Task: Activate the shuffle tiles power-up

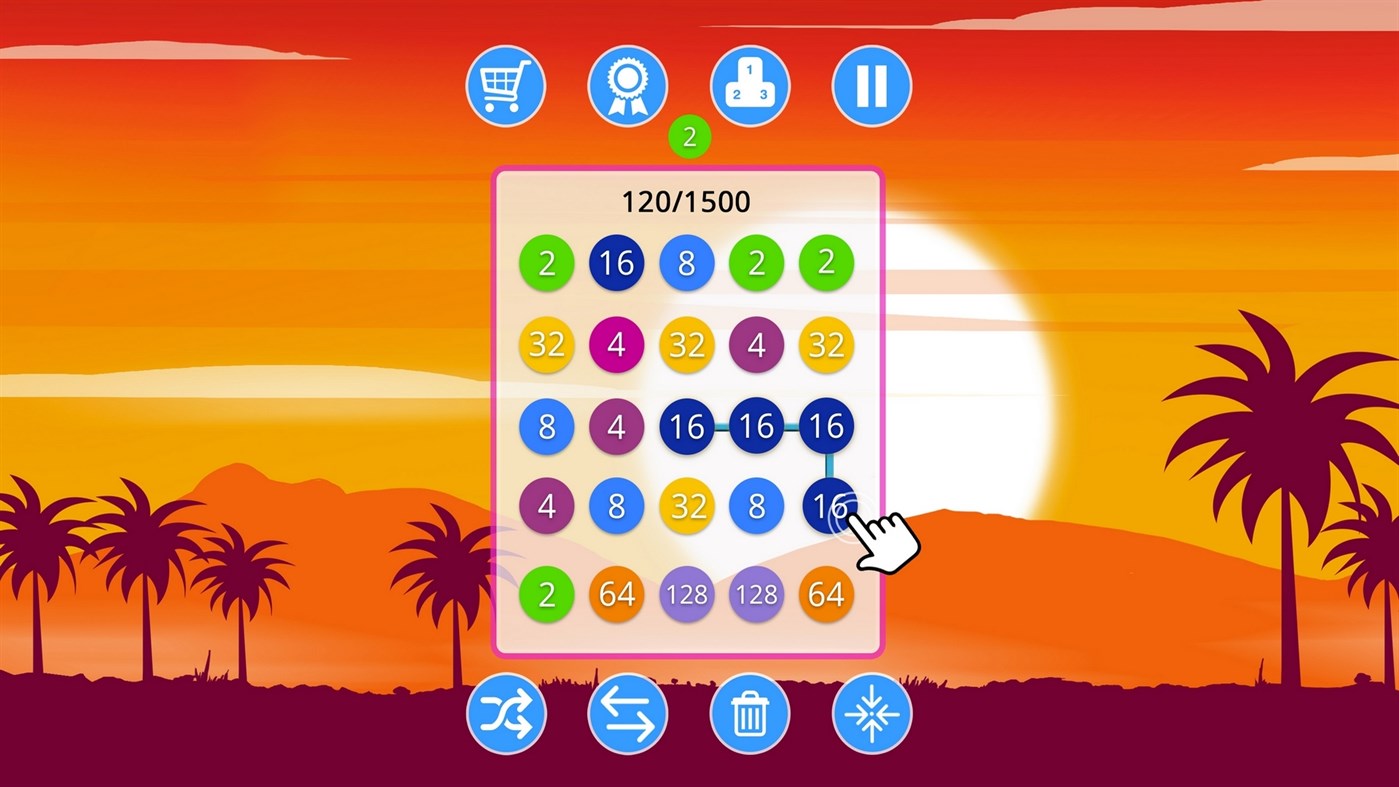Action: click(505, 712)
